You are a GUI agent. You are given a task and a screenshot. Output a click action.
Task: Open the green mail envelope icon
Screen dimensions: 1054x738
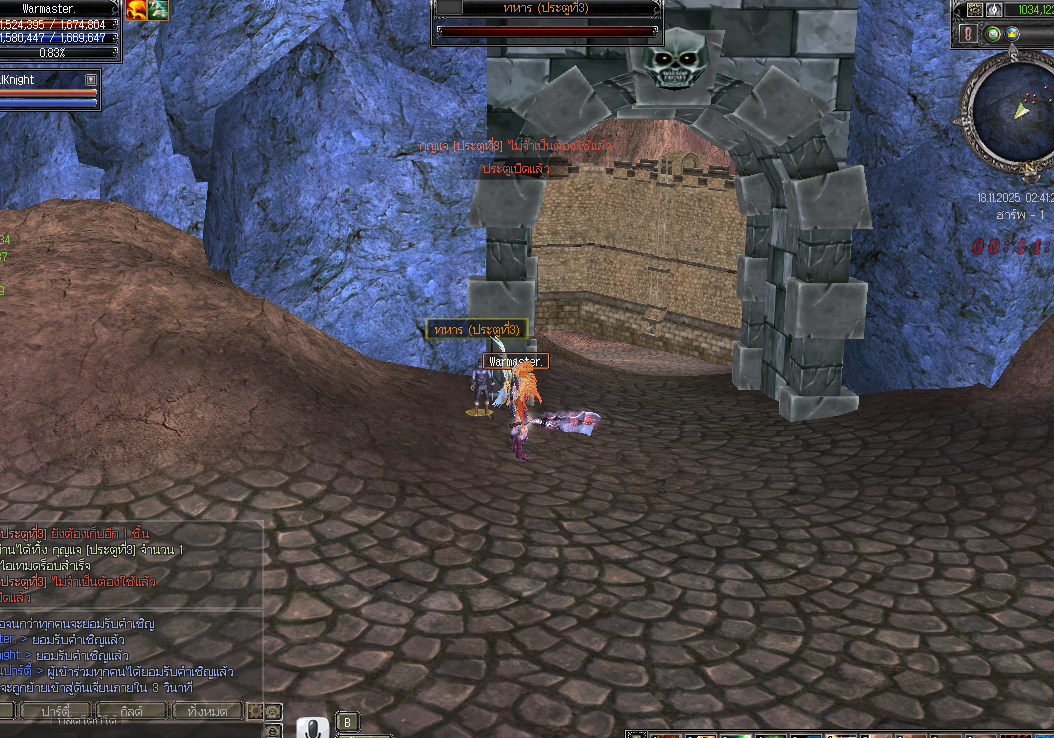(x=993, y=34)
